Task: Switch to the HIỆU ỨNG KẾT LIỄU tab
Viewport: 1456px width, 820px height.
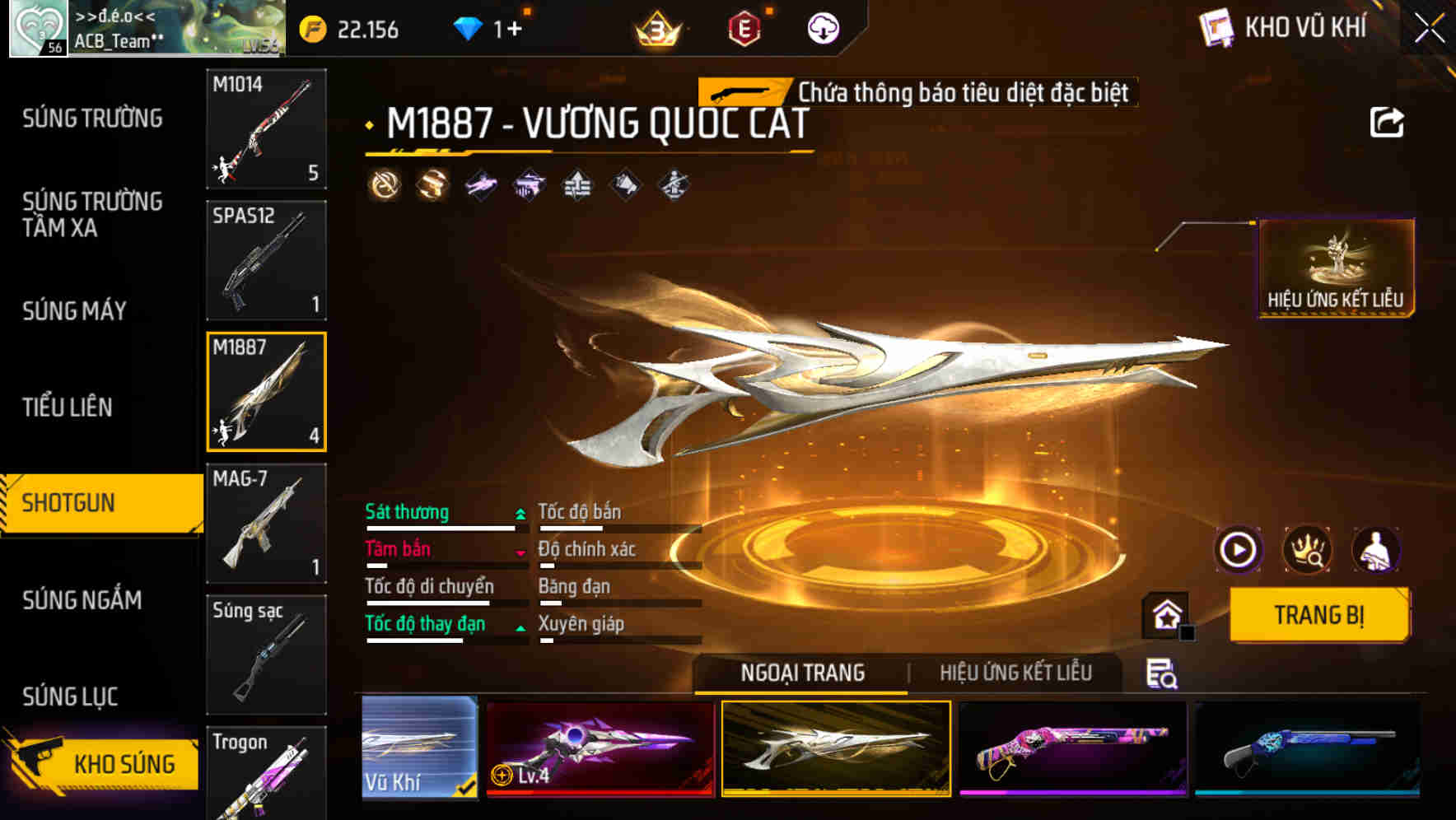Action: point(1016,673)
